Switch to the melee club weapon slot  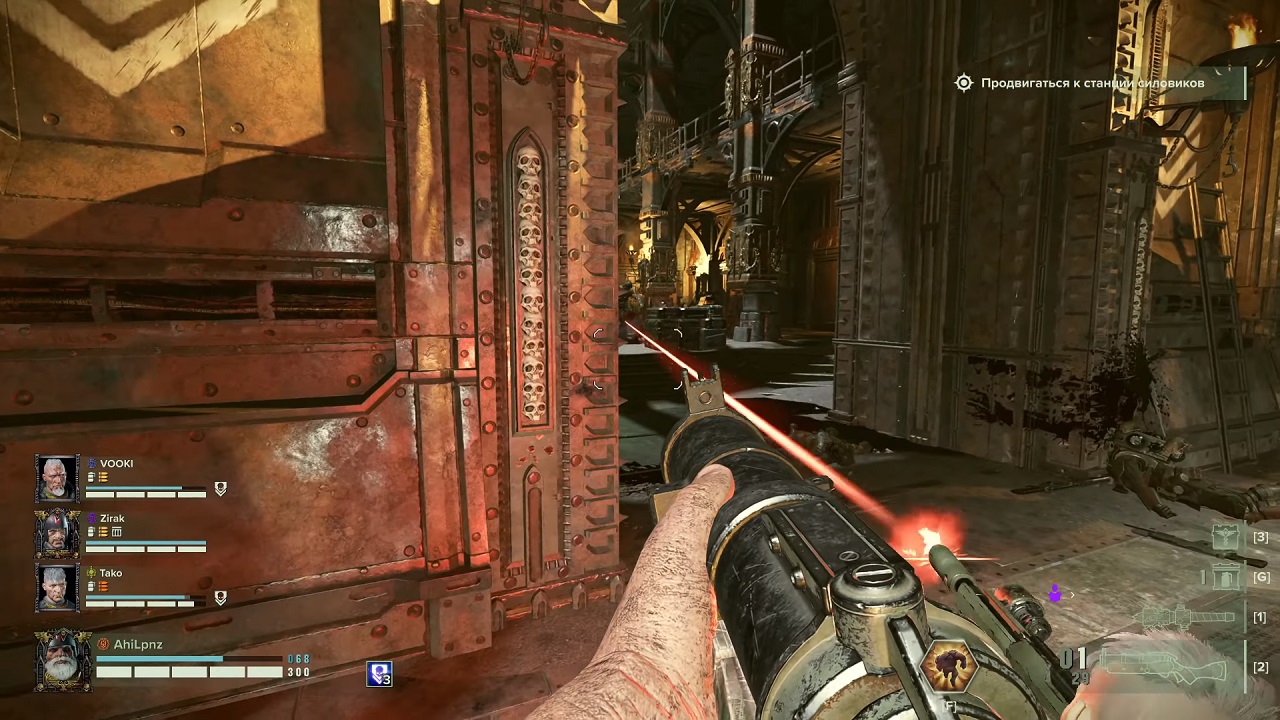pyautogui.click(x=1188, y=617)
